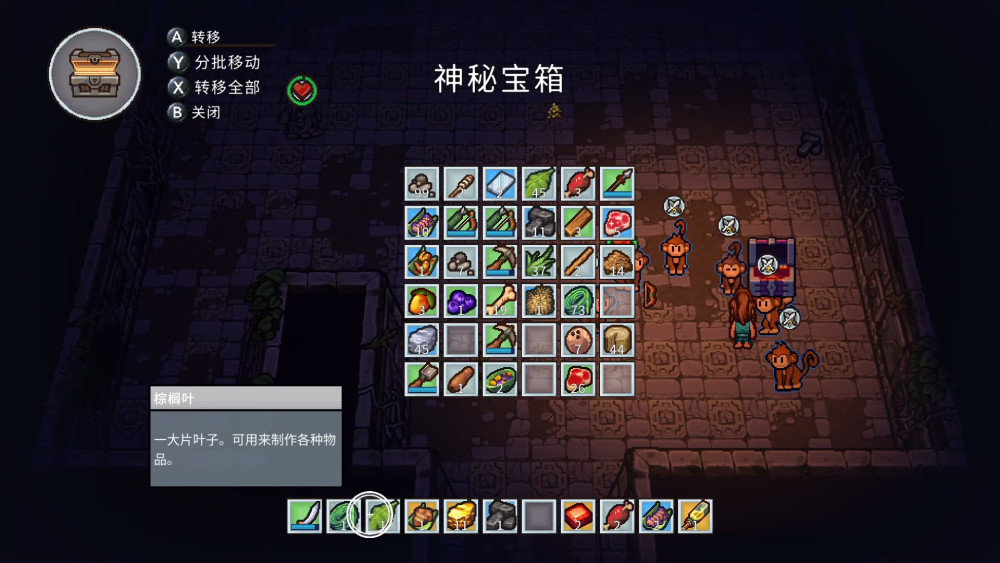Image resolution: width=1000 pixels, height=563 pixels.
Task: Select the bottle item in the hotbar
Action: 695,516
